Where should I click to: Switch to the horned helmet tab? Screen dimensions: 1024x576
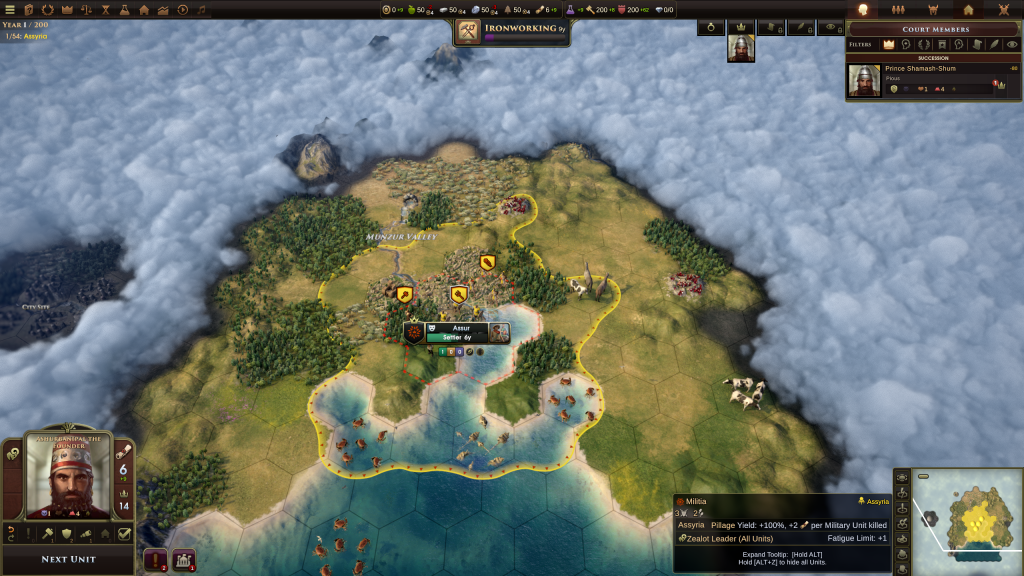tap(933, 9)
